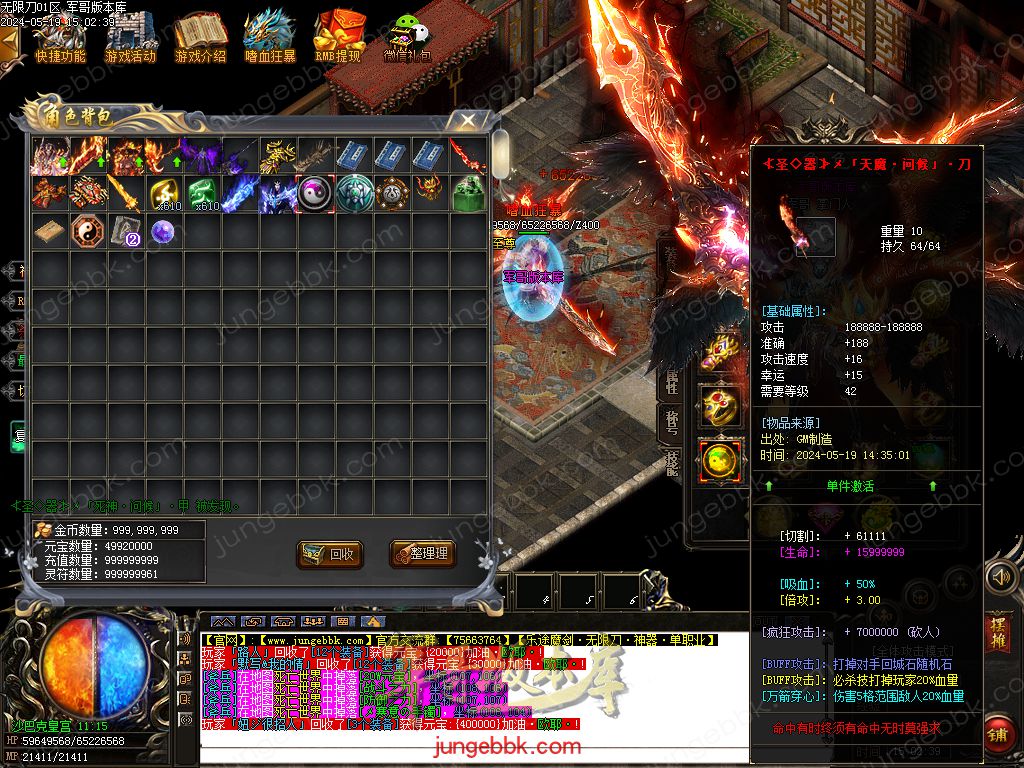Close the 角色背包 inventory window
The image size is (1024, 768).
[467, 121]
